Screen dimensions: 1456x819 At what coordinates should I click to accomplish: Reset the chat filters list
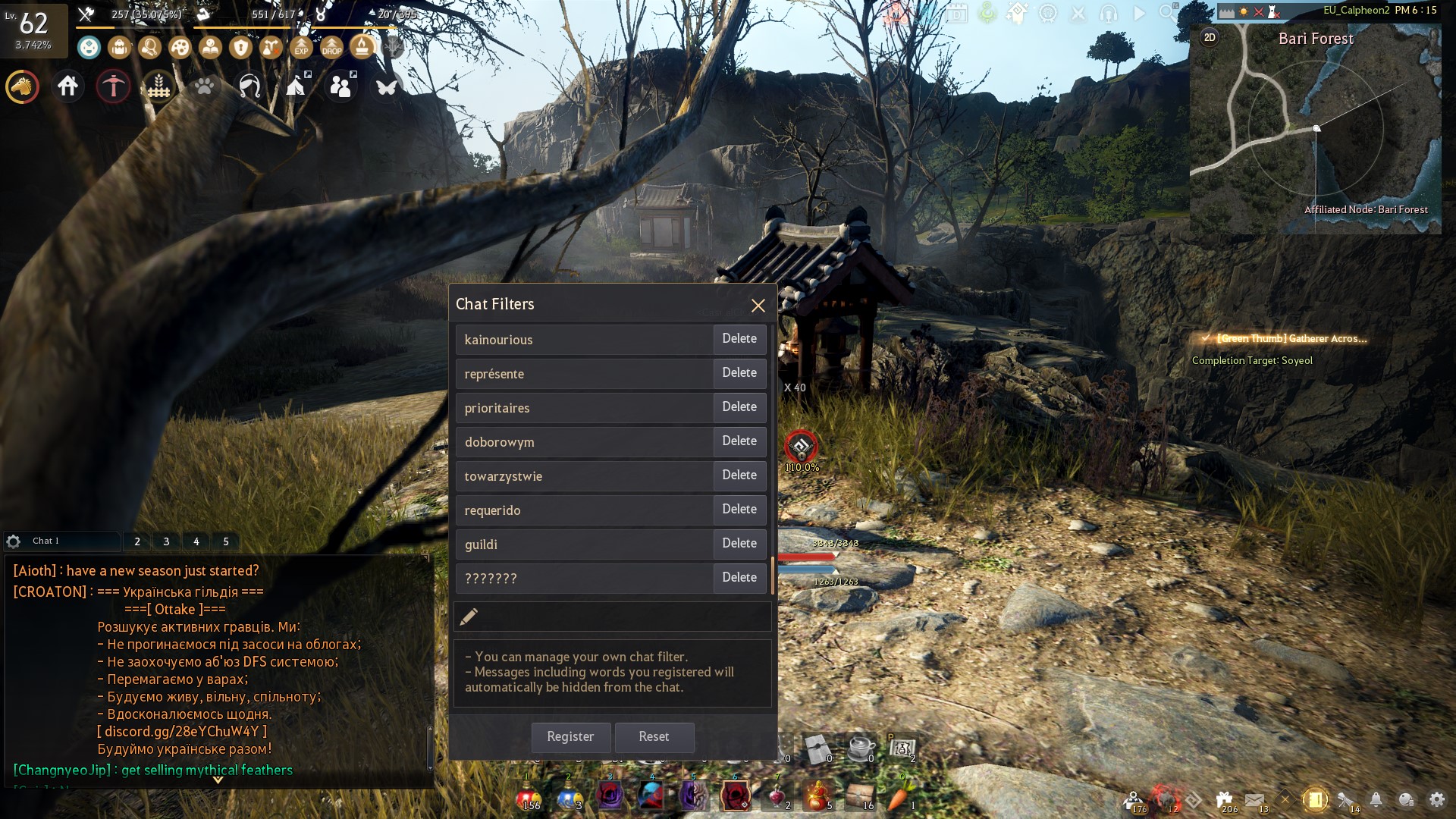click(654, 736)
